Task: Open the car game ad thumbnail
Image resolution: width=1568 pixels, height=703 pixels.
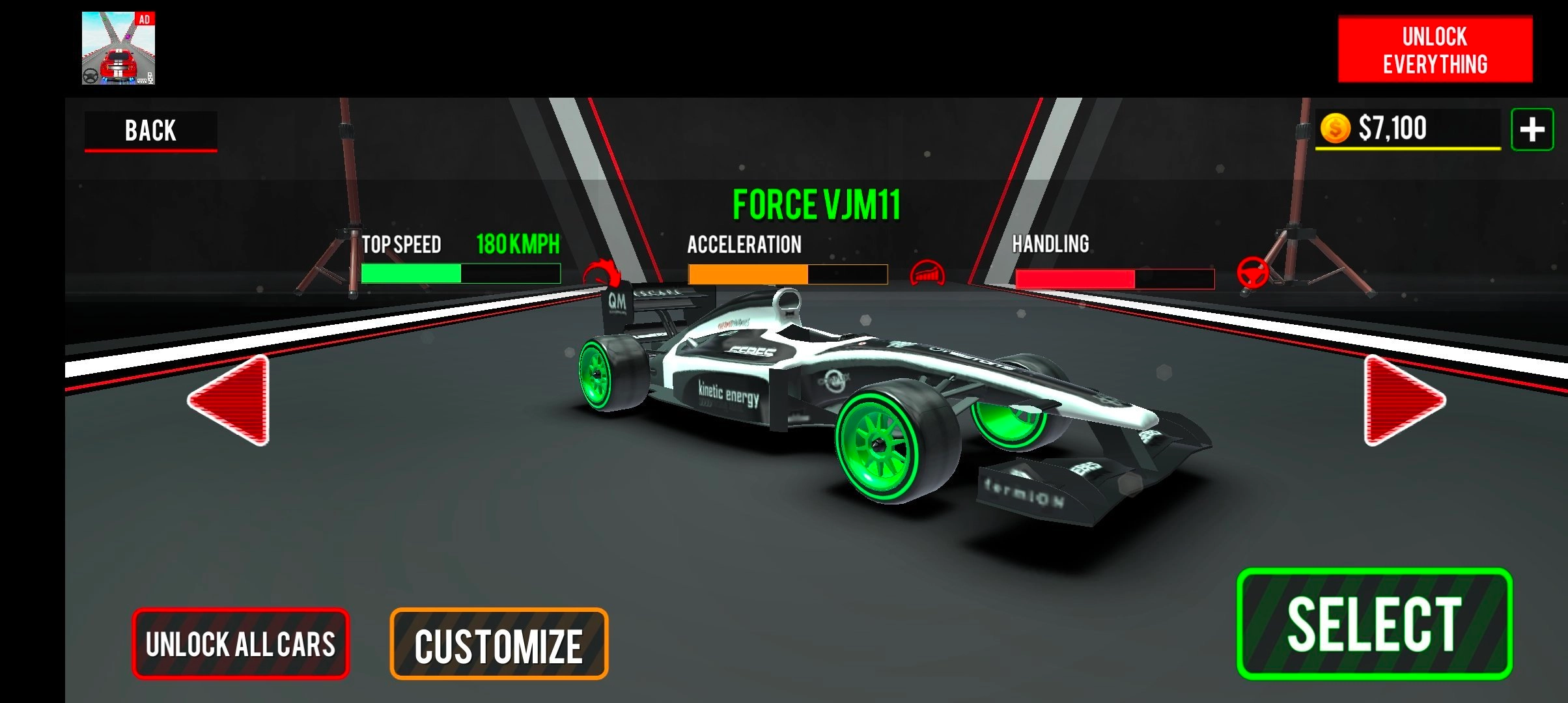Action: pos(119,48)
